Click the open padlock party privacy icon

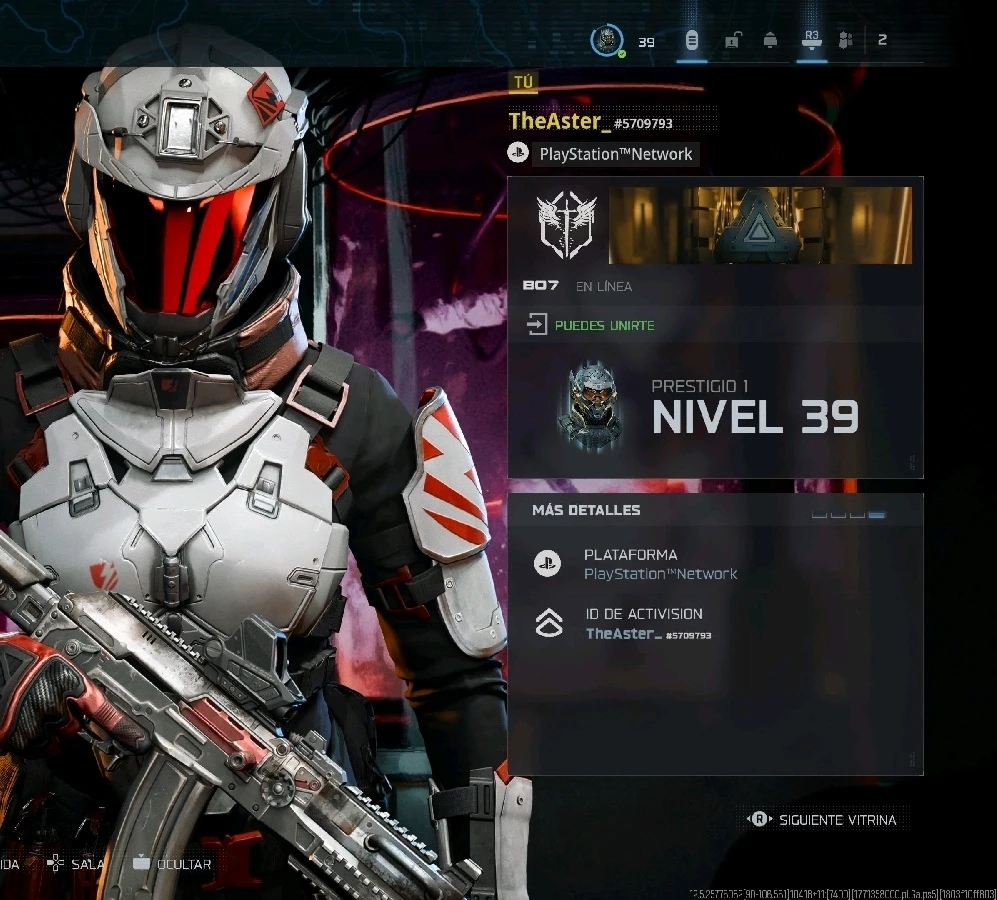(732, 41)
